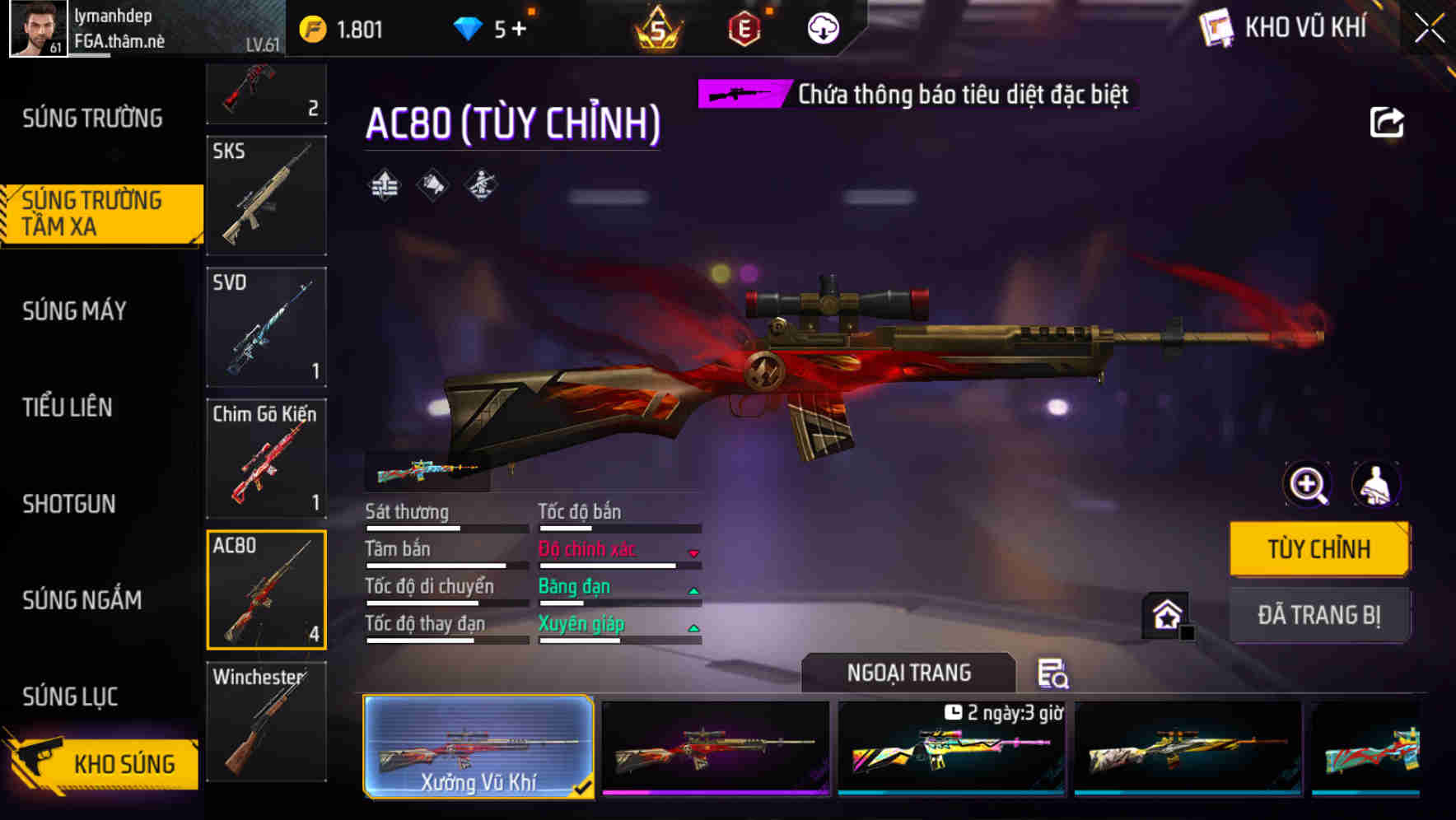Open the cloud download icon in top bar

[x=822, y=27]
